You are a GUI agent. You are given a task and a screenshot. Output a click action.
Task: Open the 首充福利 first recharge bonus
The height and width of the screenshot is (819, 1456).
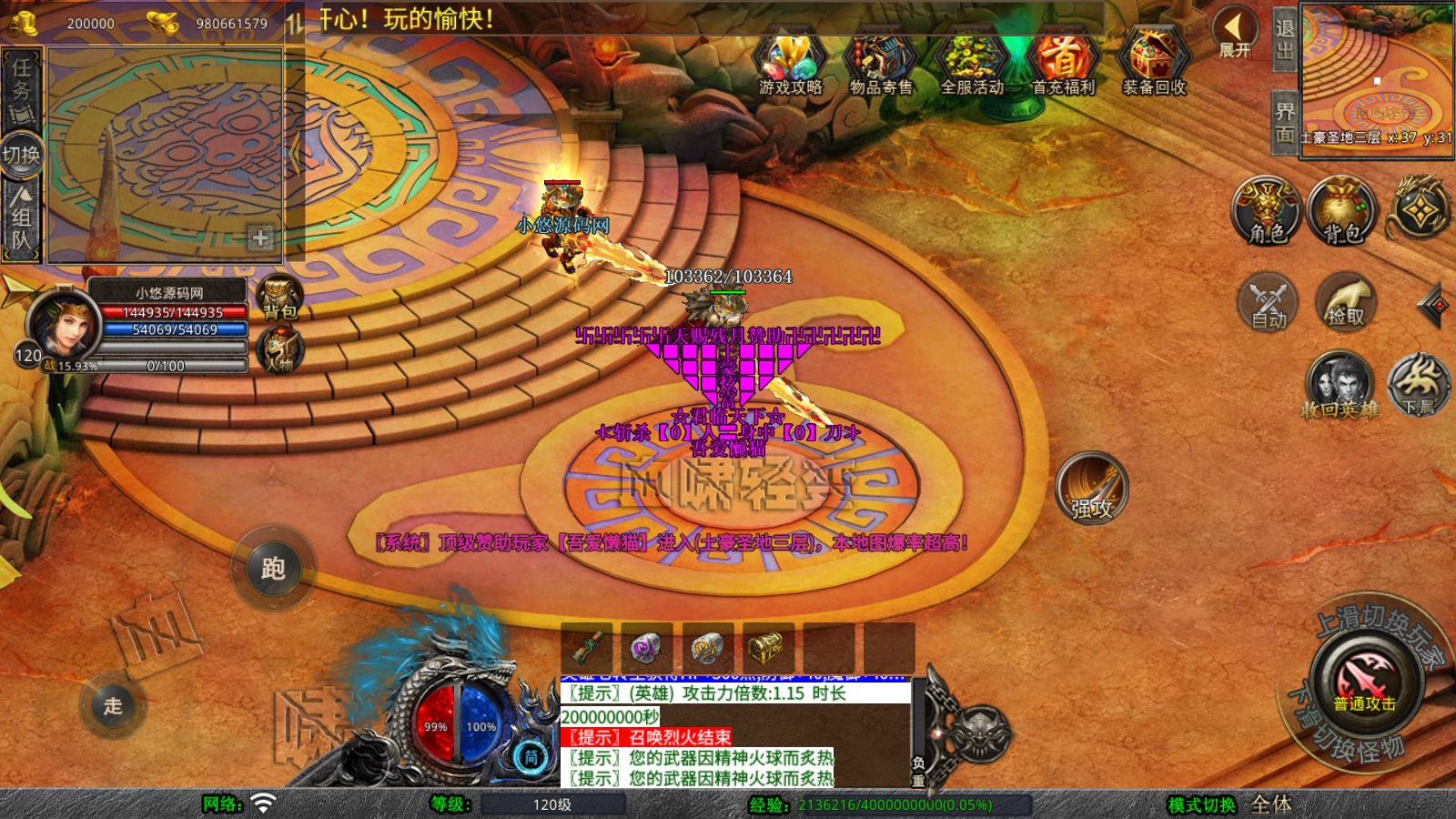pos(1063,62)
